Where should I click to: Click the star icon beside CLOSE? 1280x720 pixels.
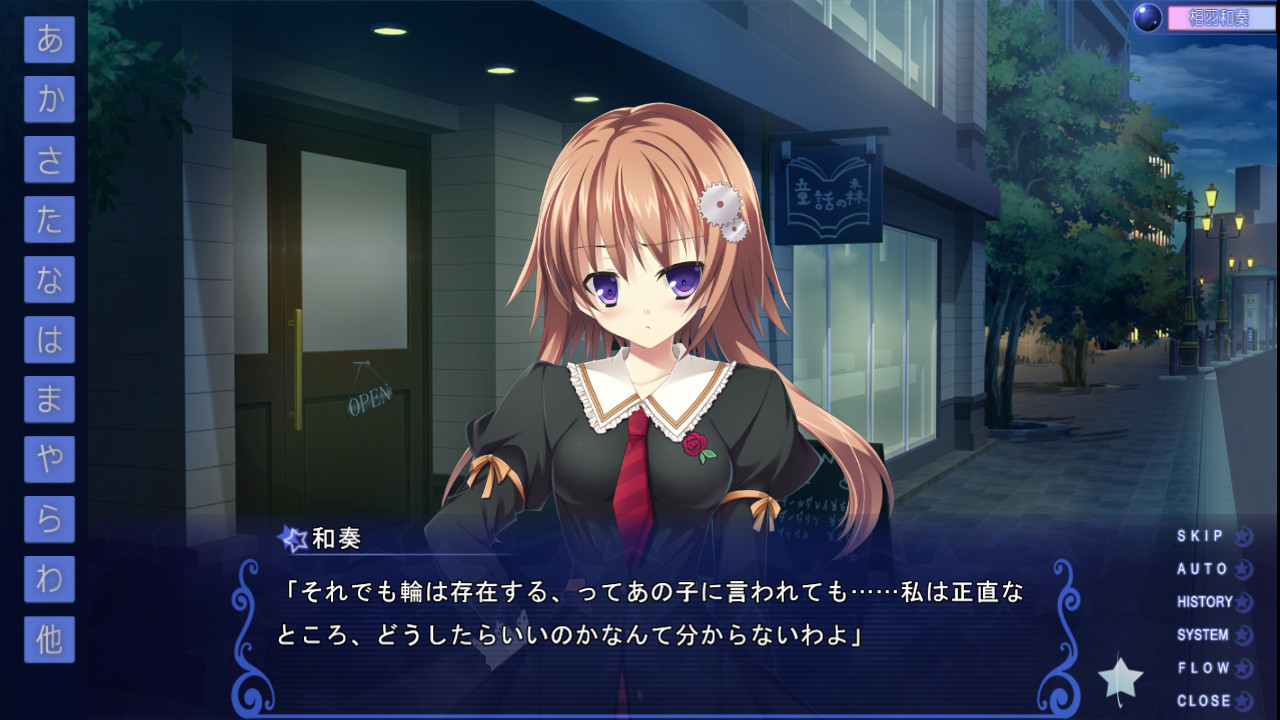tap(1243, 702)
